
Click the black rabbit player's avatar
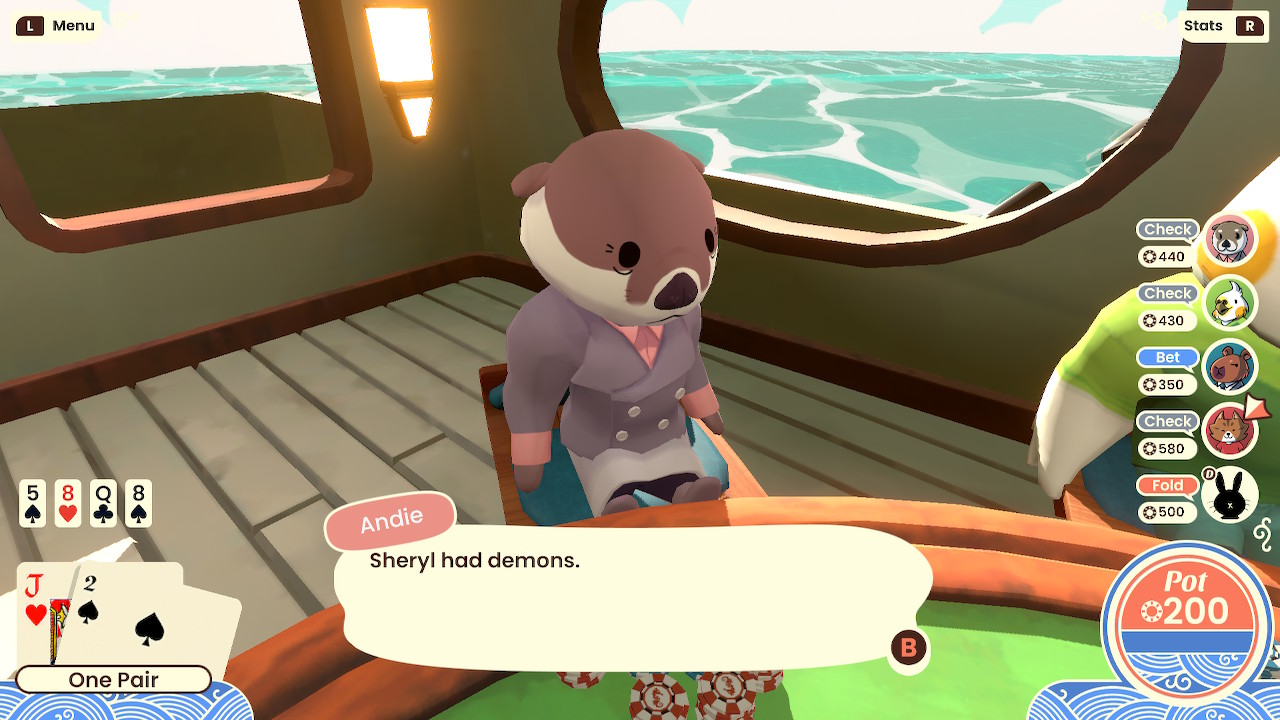click(x=1228, y=494)
